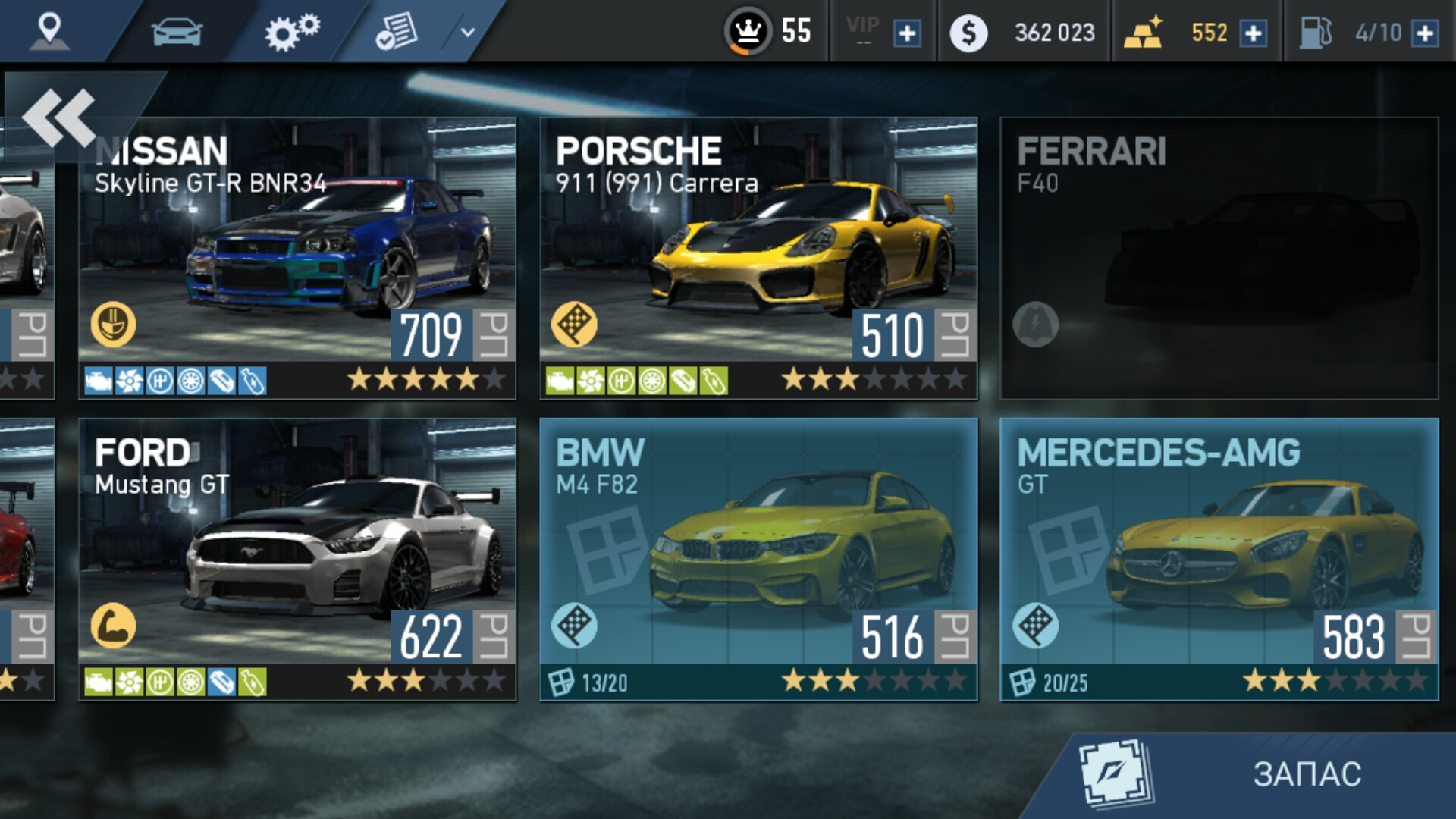Image resolution: width=1456 pixels, height=819 pixels.
Task: Open the gears upgrade tab
Action: tap(292, 32)
